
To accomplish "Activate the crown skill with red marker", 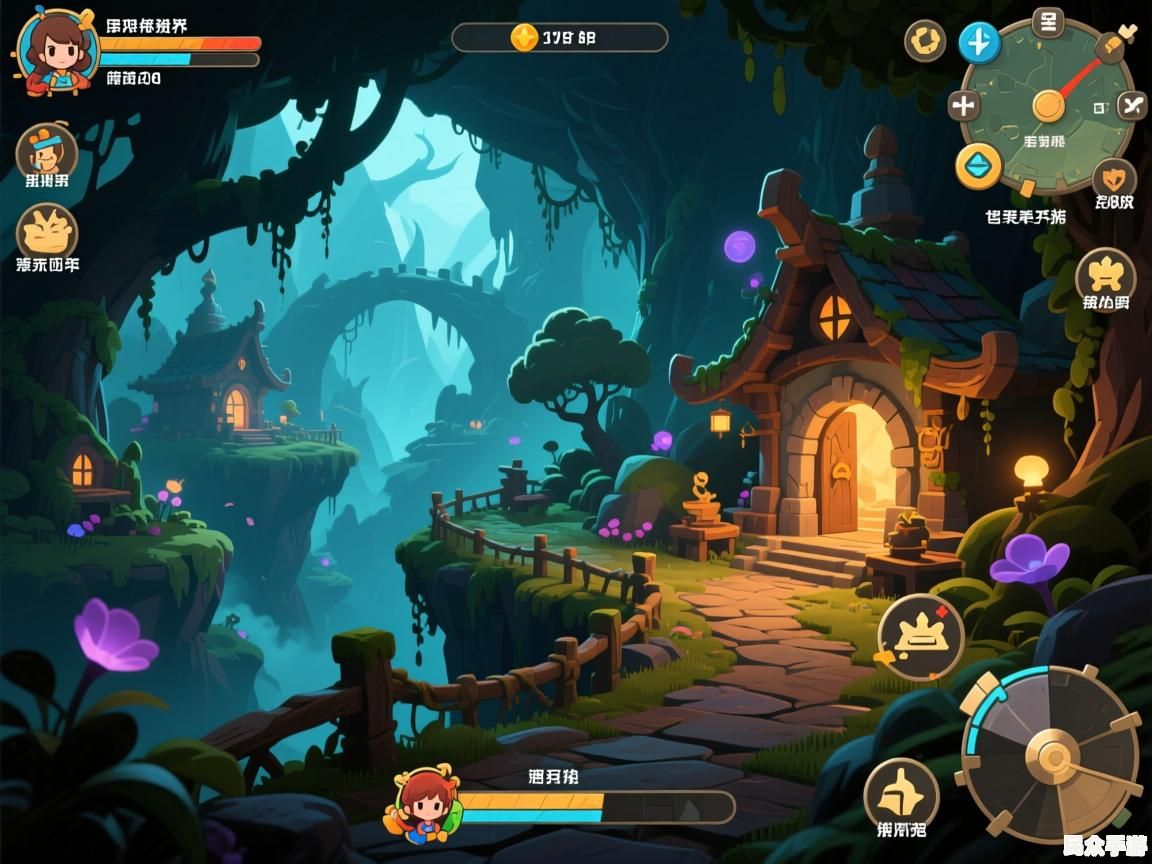I will point(920,637).
